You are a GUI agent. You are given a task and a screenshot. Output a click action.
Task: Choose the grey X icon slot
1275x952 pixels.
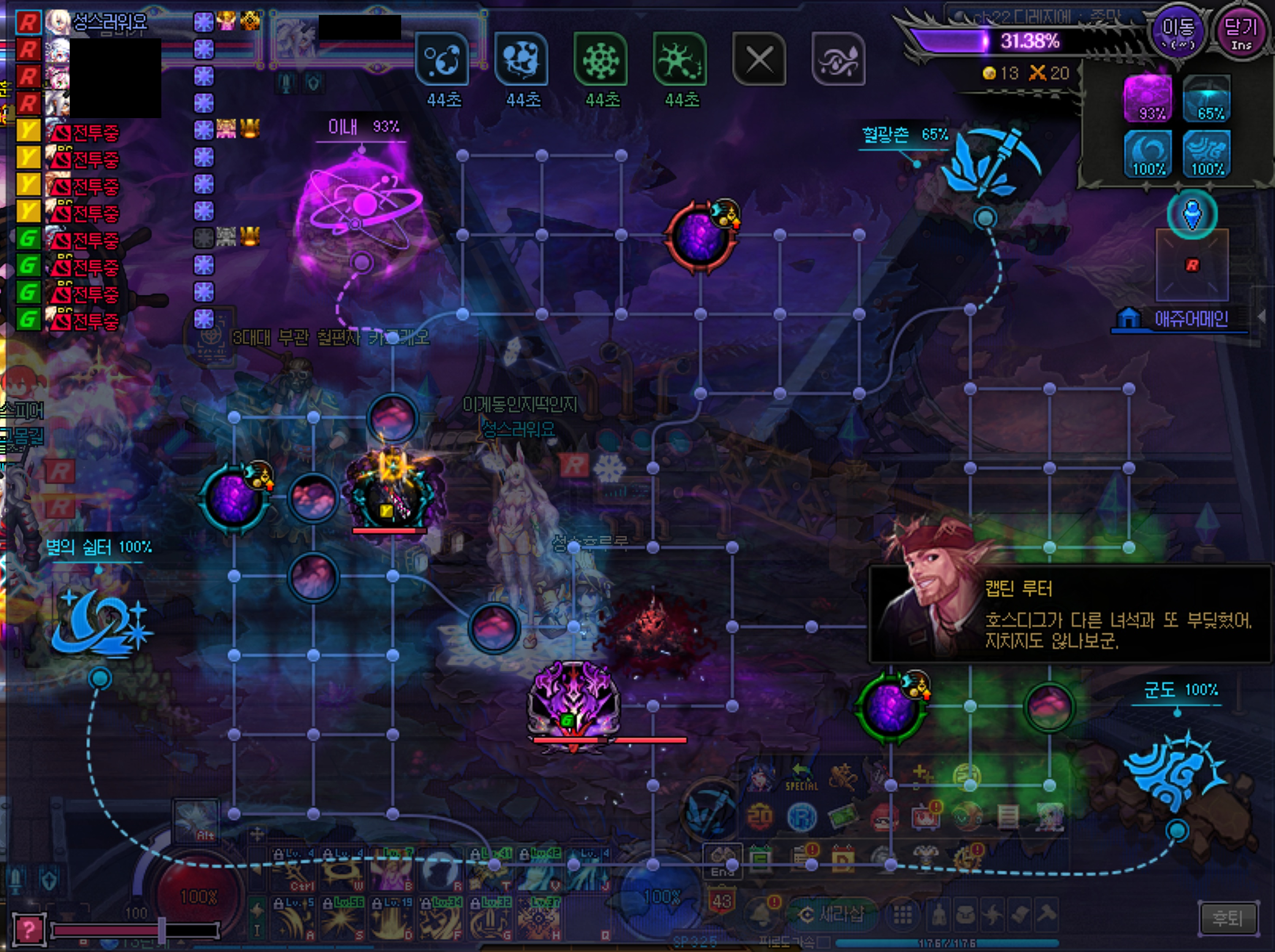[x=759, y=59]
